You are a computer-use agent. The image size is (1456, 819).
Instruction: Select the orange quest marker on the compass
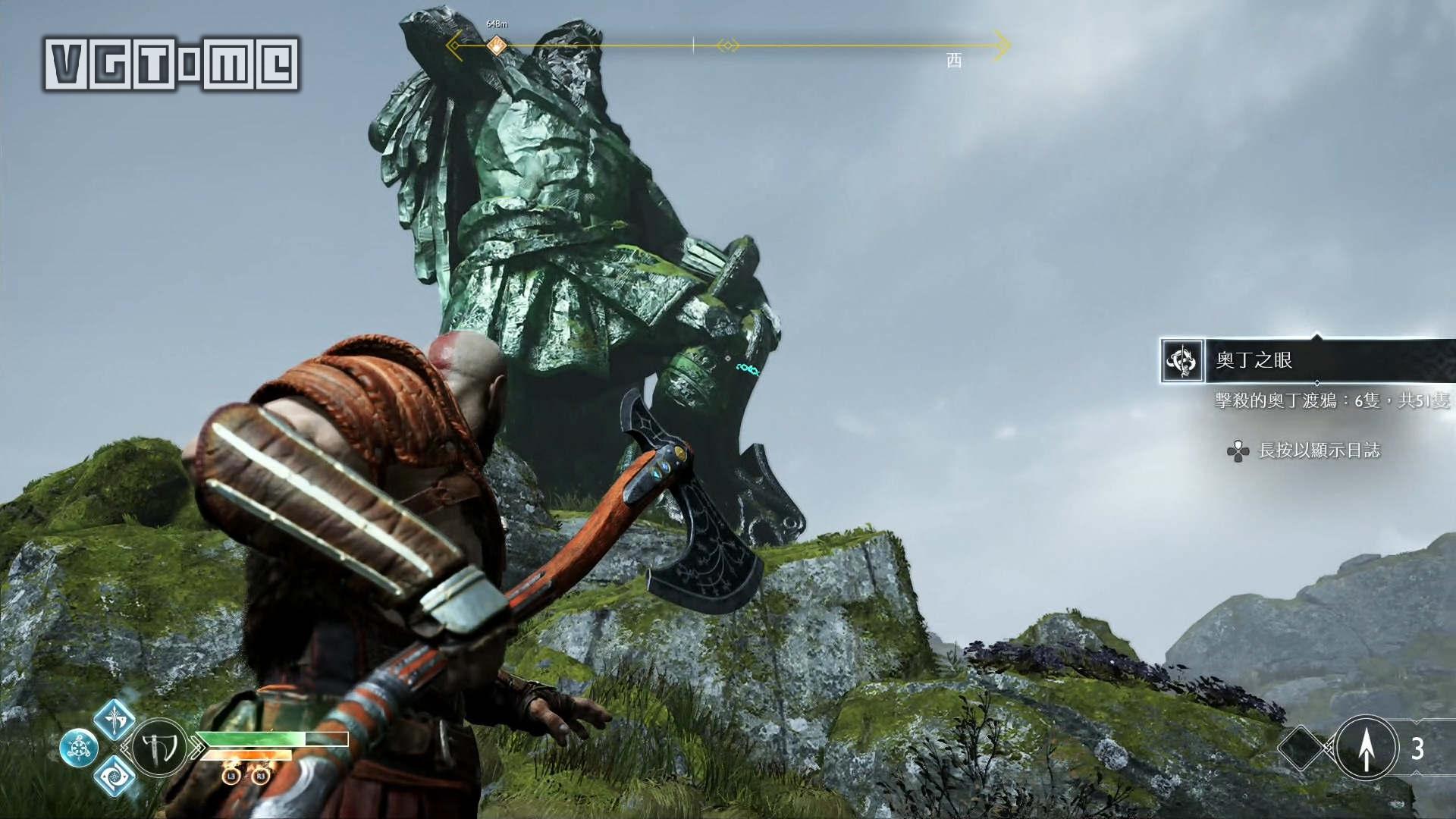tap(496, 45)
